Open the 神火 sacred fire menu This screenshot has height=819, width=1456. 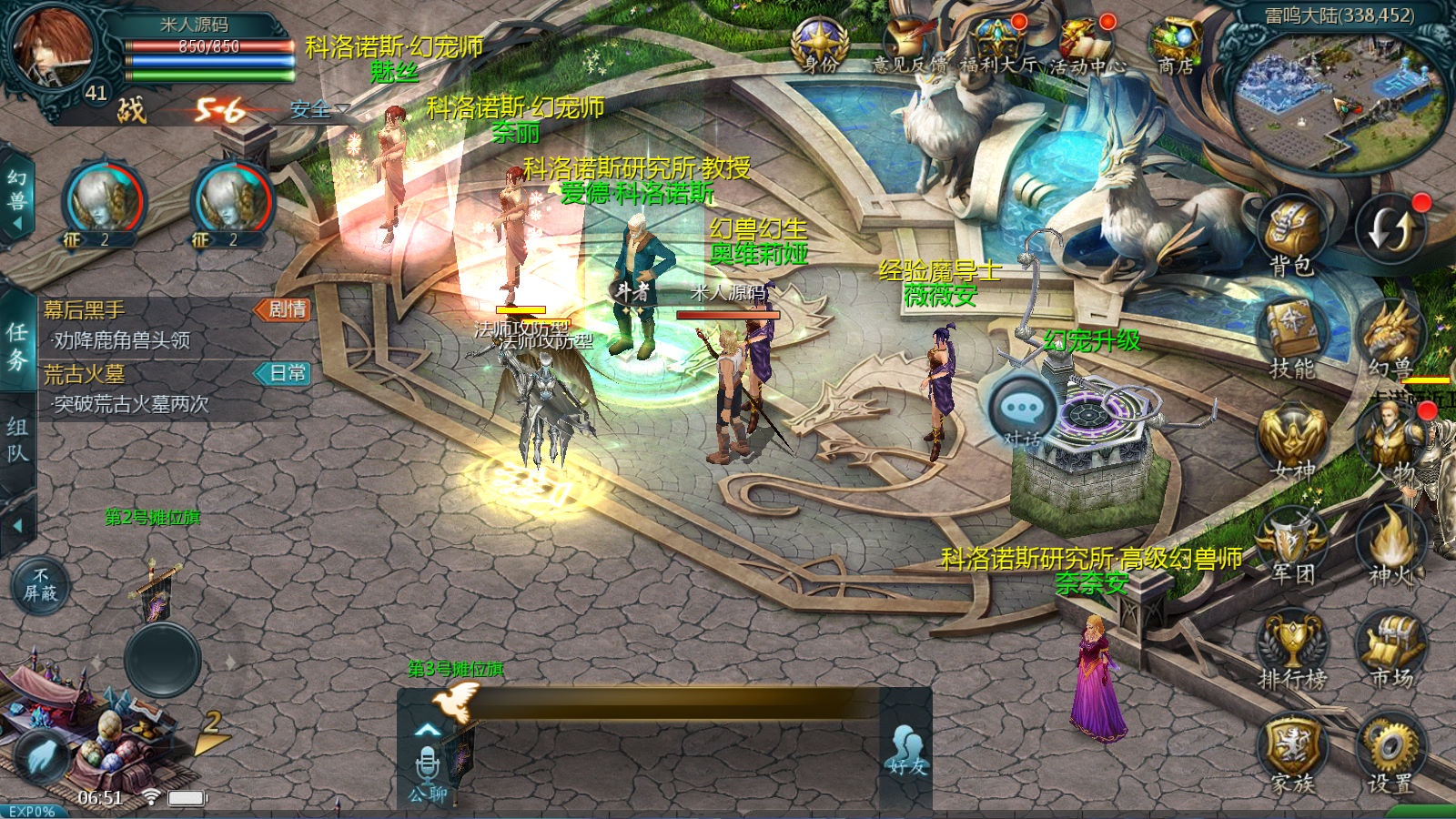click(x=1391, y=543)
